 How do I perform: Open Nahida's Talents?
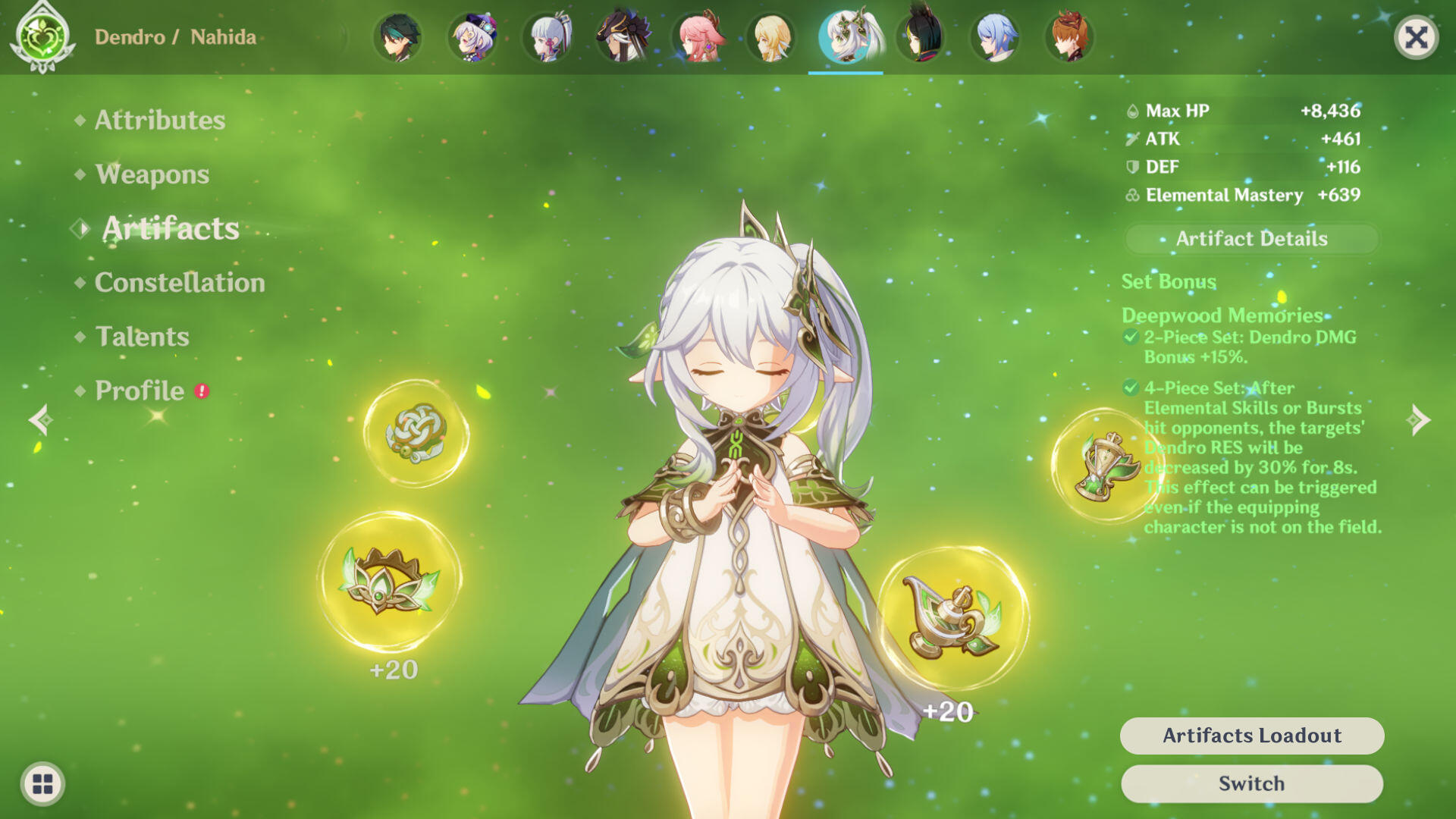(x=142, y=336)
